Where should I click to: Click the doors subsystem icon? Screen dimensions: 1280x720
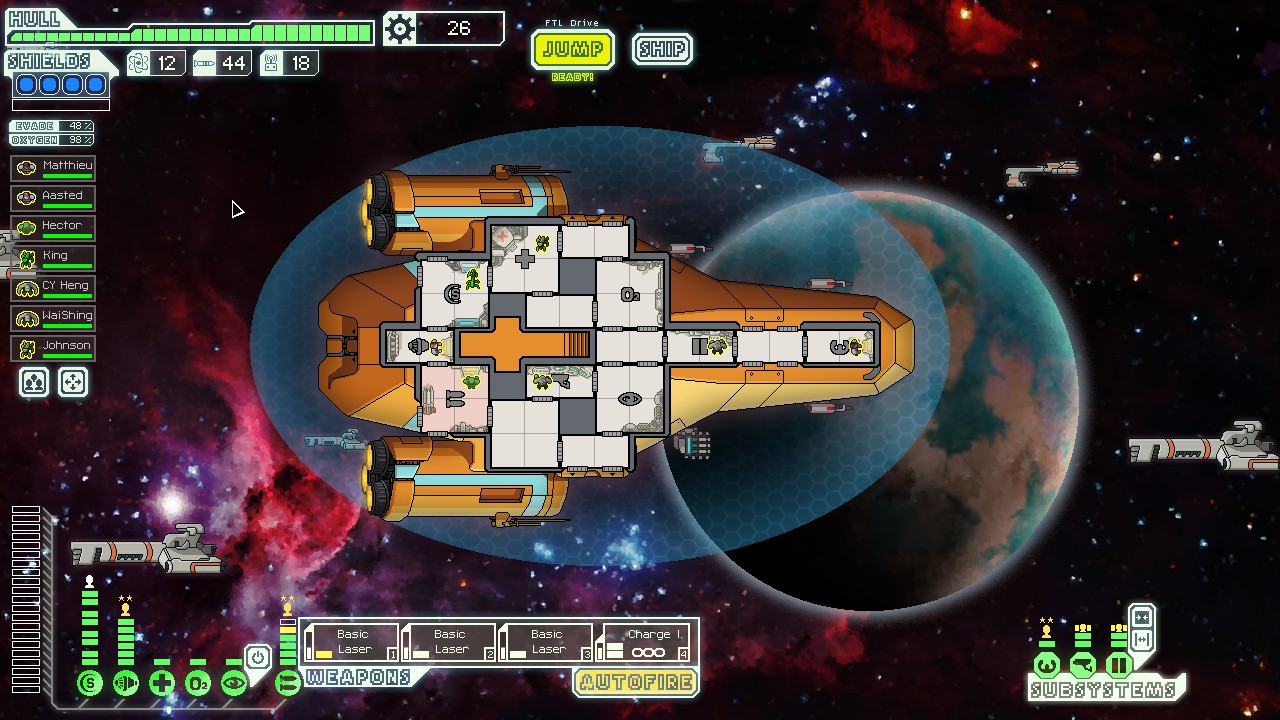tap(1118, 665)
